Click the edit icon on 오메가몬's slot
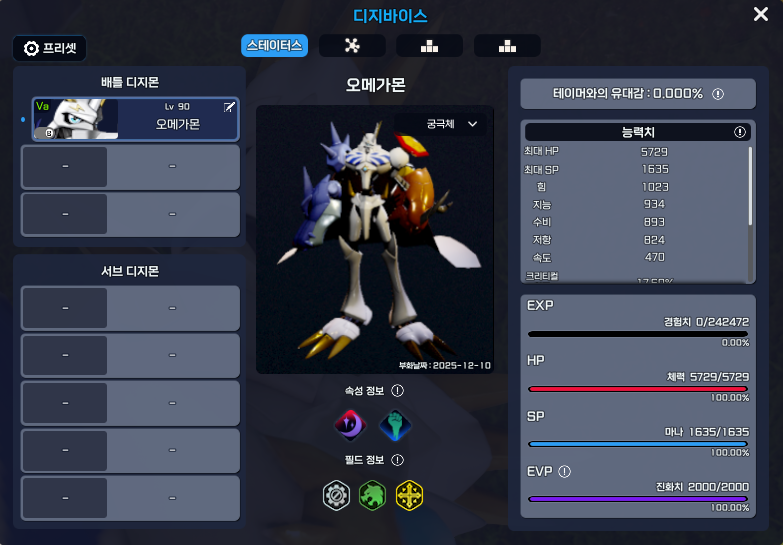This screenshot has width=783, height=545. (x=229, y=106)
